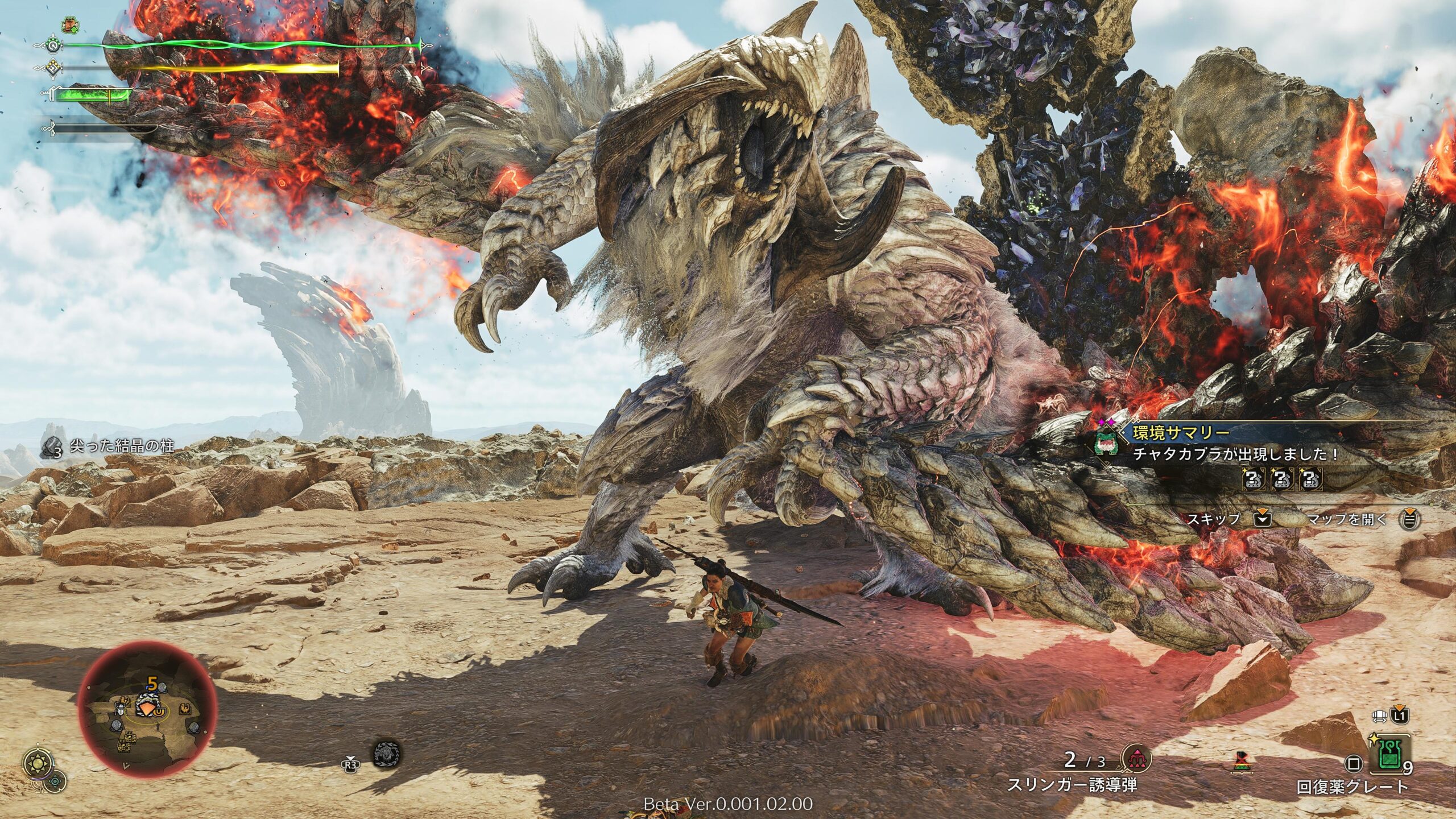Open the circular minimap
1456x819 pixels.
[147, 709]
